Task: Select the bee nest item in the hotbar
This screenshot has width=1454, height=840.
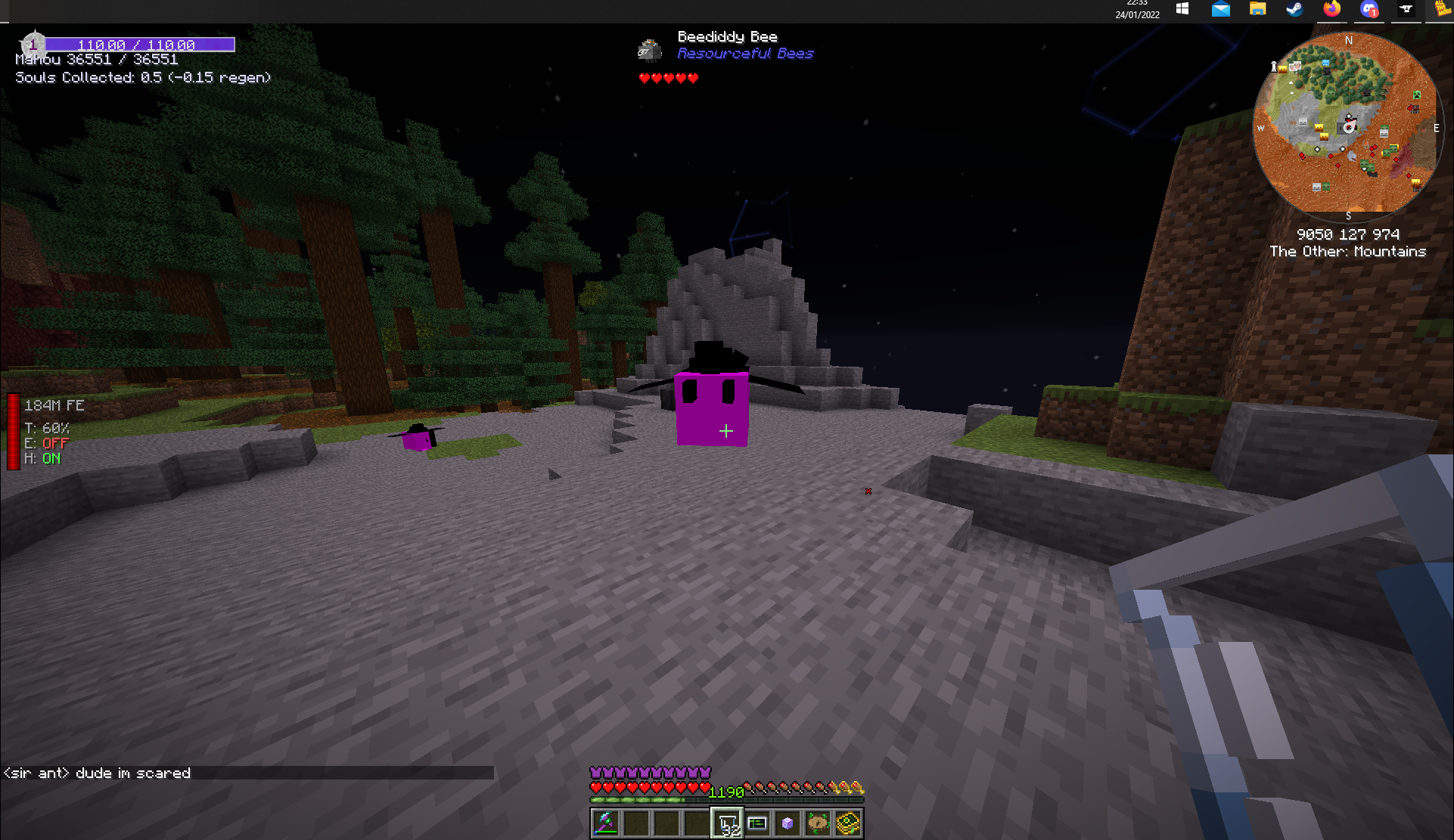Action: point(818,823)
